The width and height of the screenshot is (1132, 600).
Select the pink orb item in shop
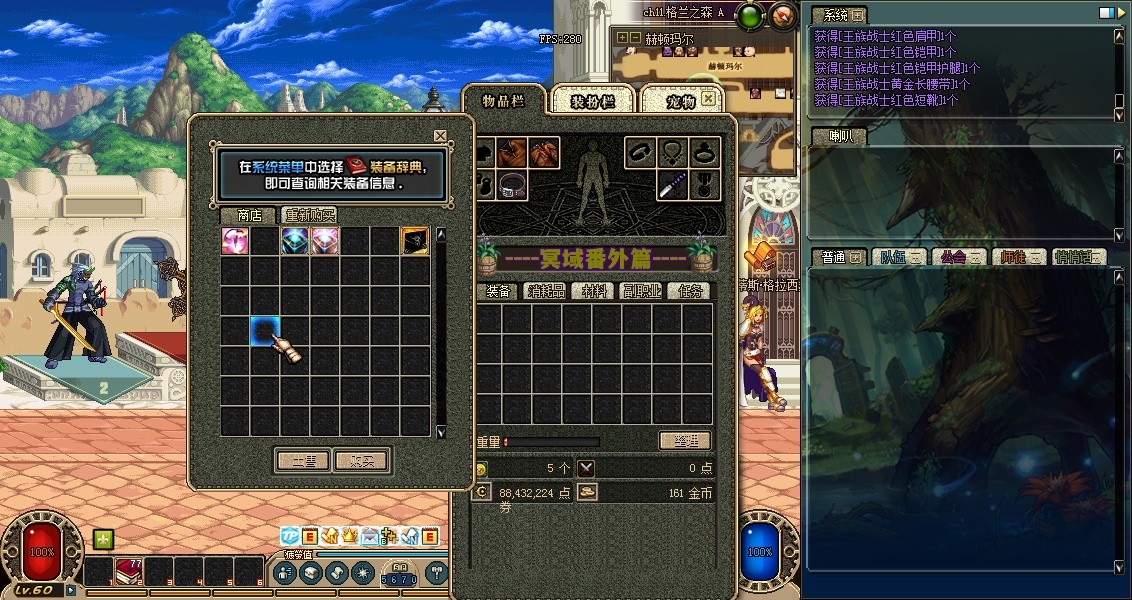[x=235, y=241]
